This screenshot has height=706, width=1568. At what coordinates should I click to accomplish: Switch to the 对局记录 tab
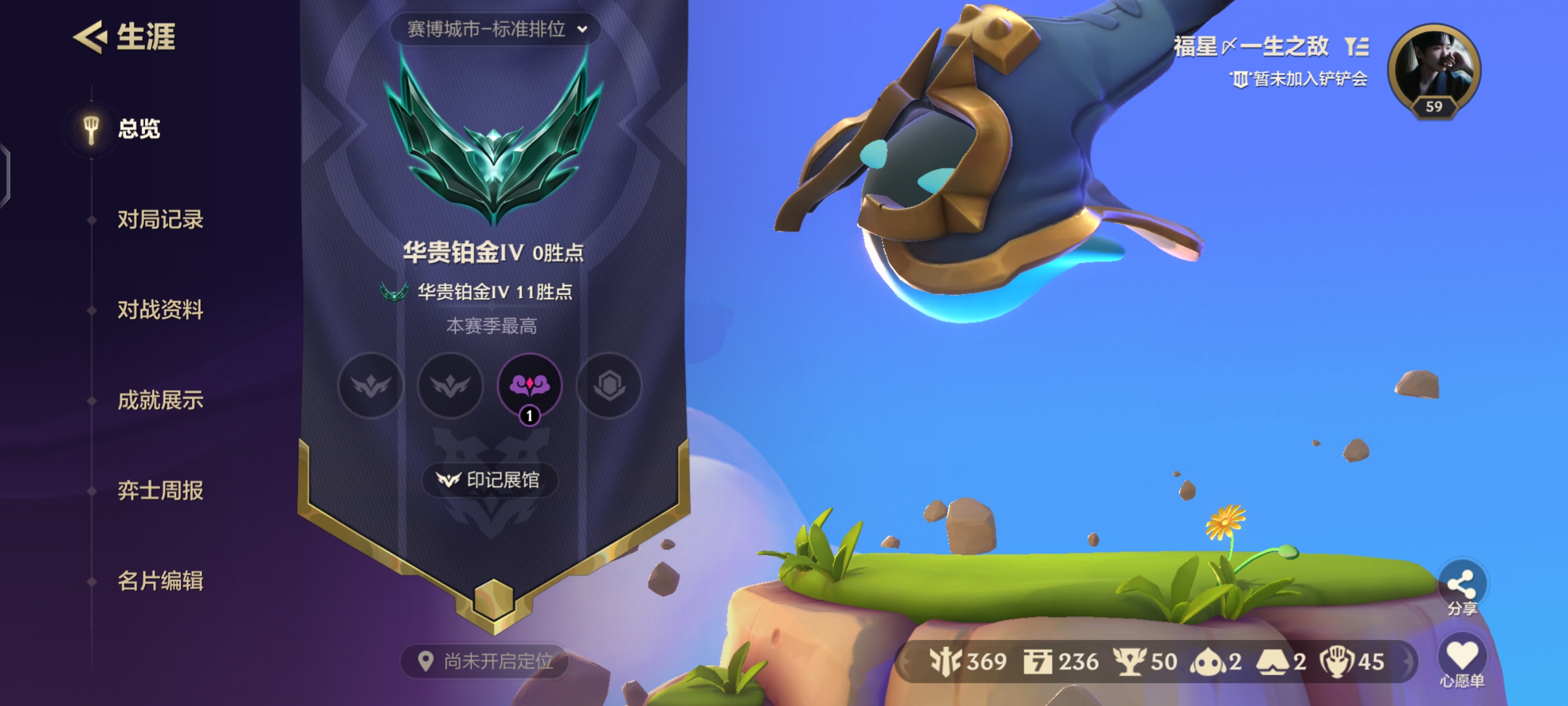[x=160, y=221]
